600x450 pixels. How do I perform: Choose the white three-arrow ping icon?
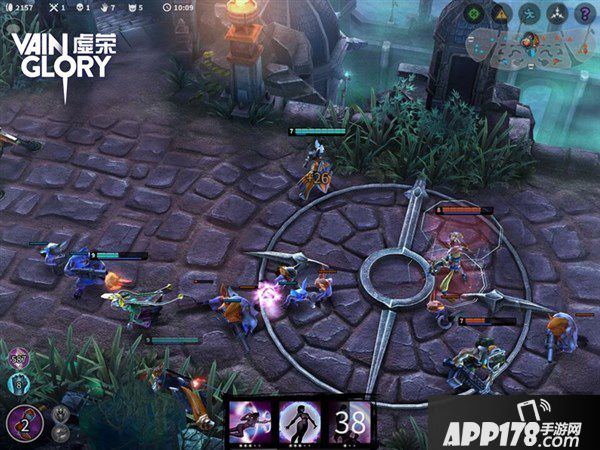pos(558,14)
